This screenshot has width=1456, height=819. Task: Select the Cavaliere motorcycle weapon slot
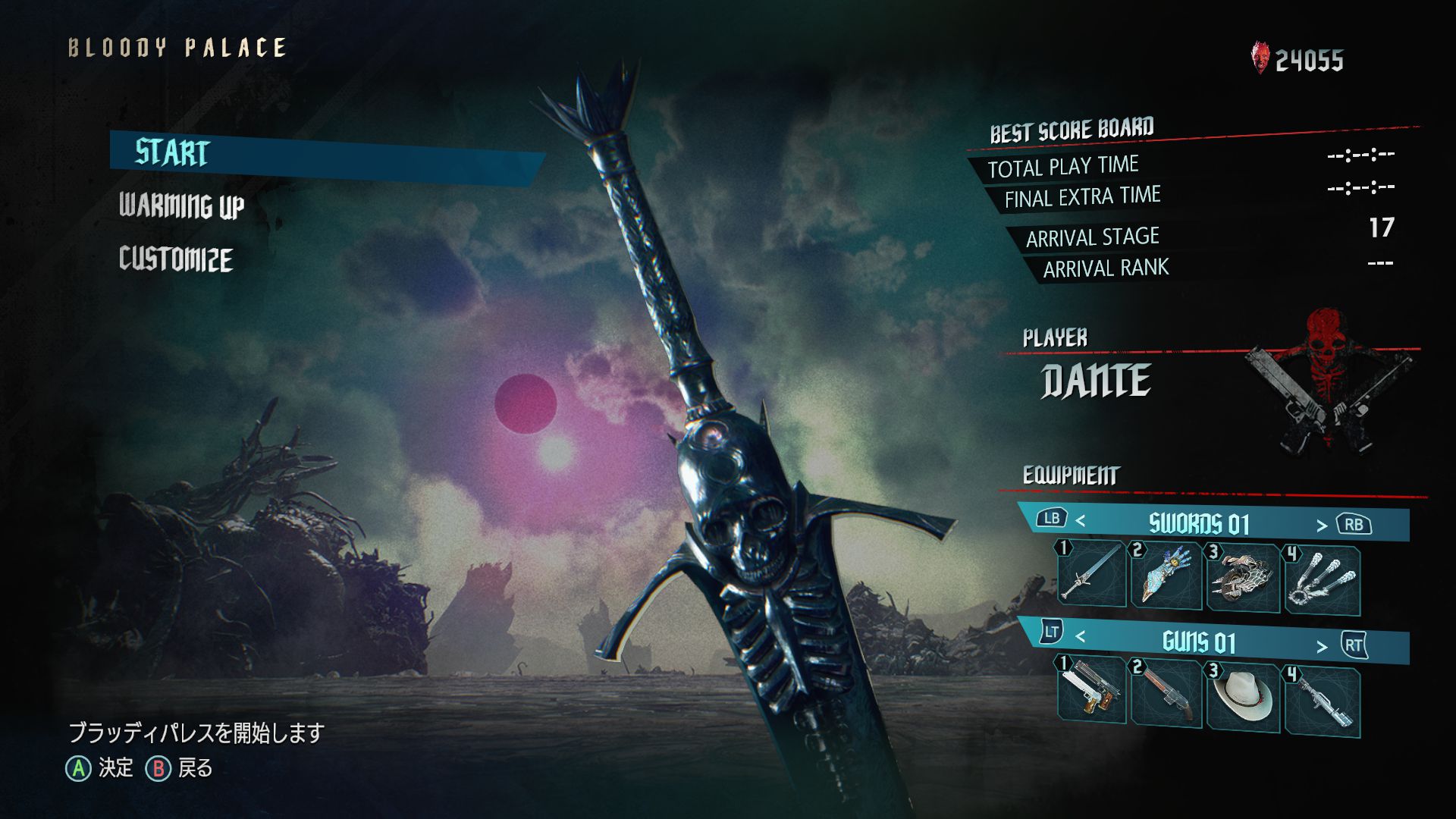(1243, 579)
